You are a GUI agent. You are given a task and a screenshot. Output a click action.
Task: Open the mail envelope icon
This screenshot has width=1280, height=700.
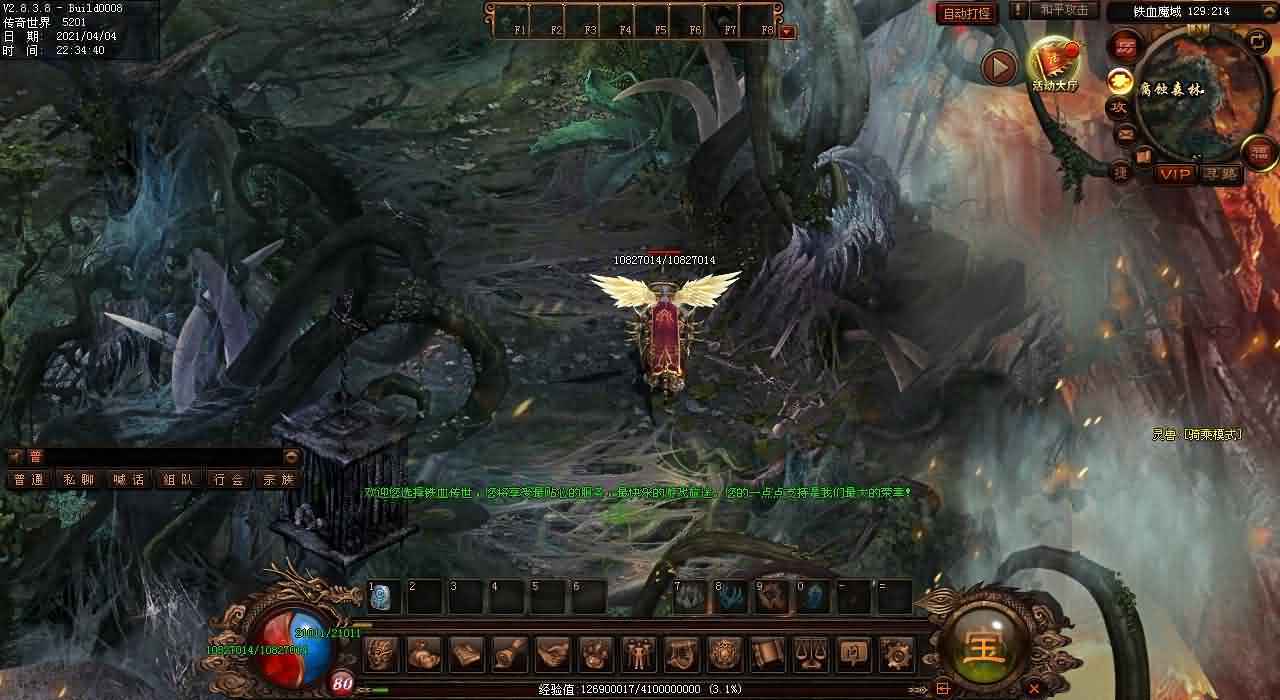1125,133
